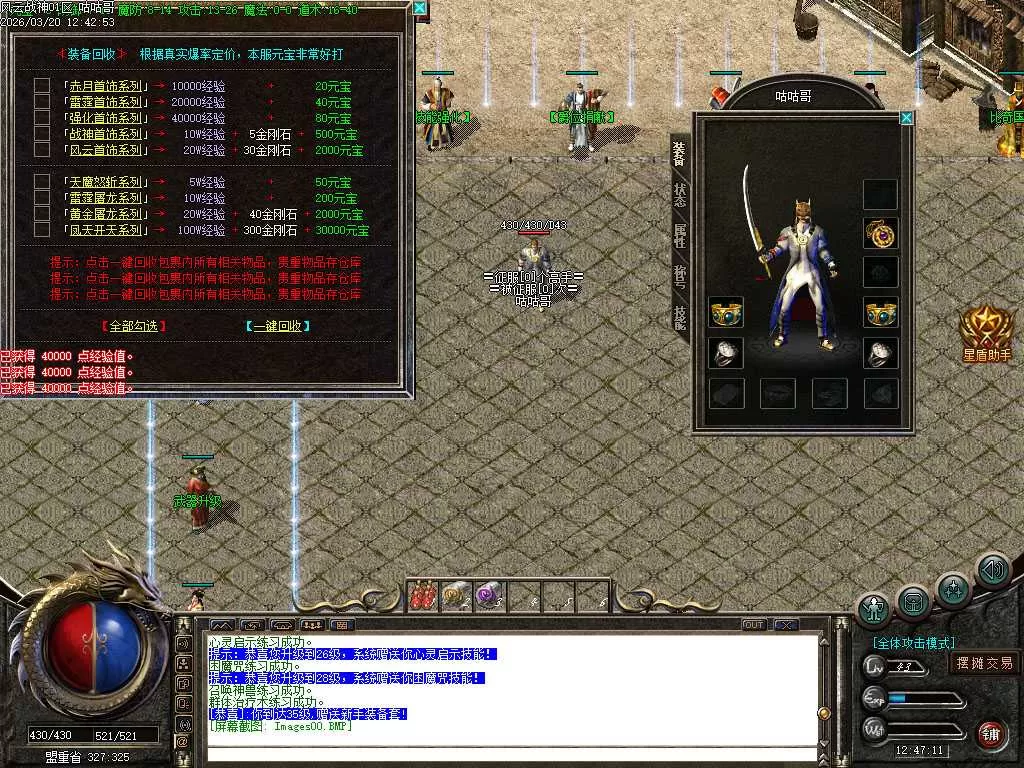
Task: Select the left gold bracelet slot
Action: point(726,313)
